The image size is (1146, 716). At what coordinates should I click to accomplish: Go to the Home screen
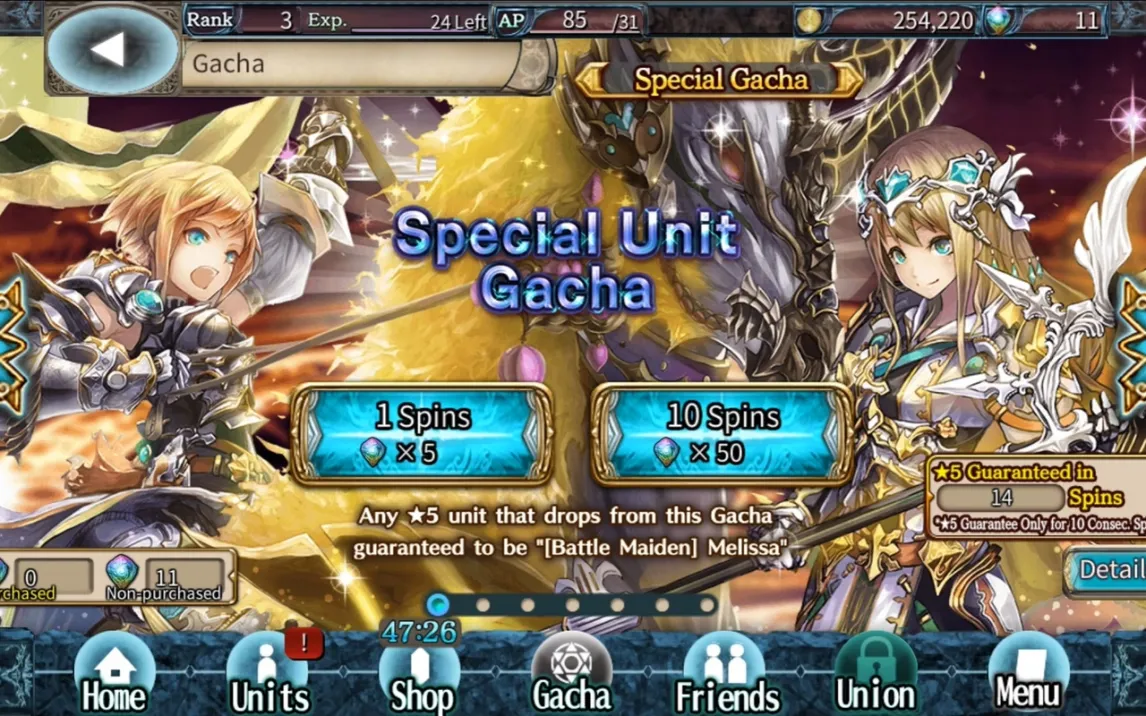point(114,675)
